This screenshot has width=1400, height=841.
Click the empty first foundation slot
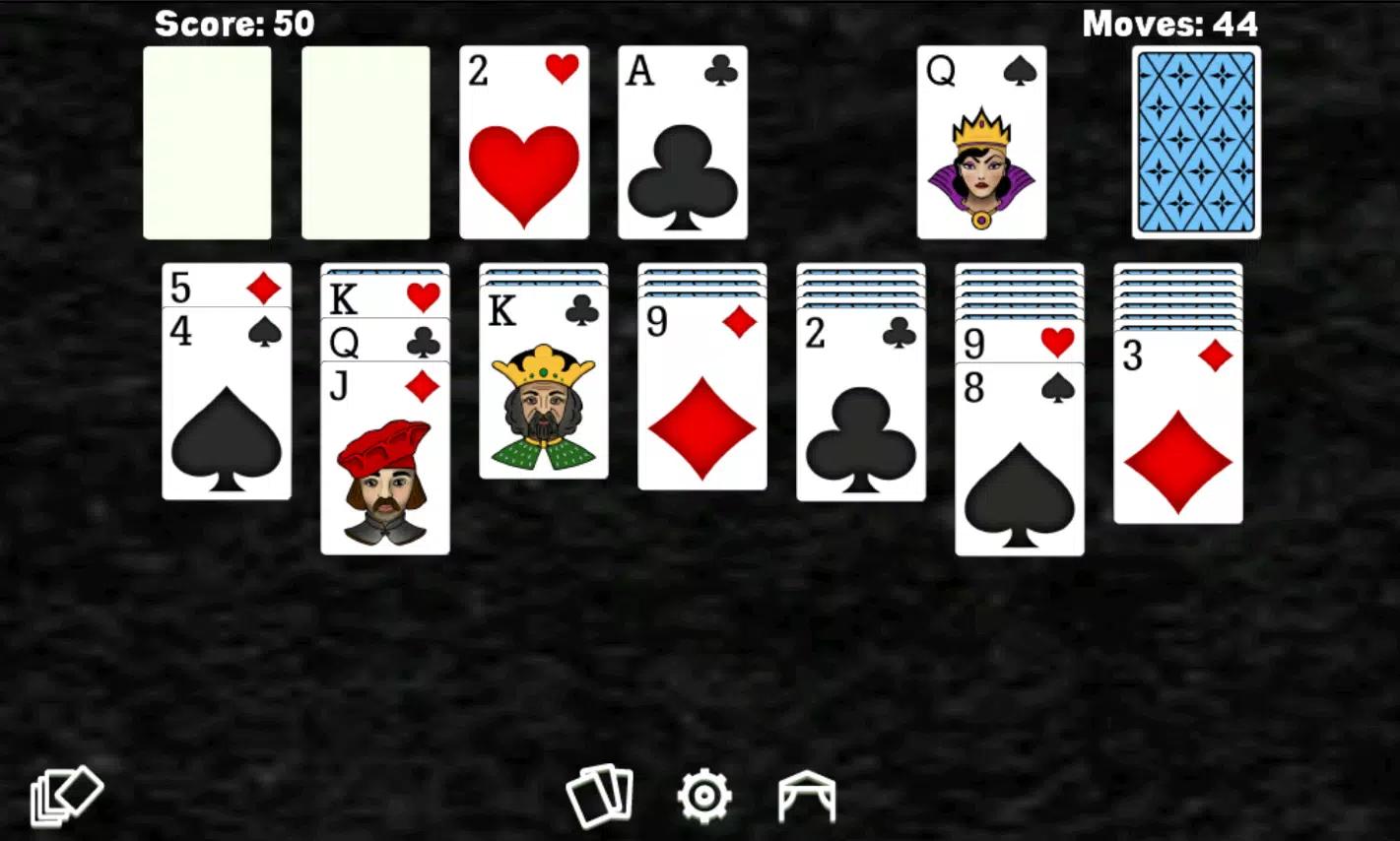pyautogui.click(x=207, y=141)
